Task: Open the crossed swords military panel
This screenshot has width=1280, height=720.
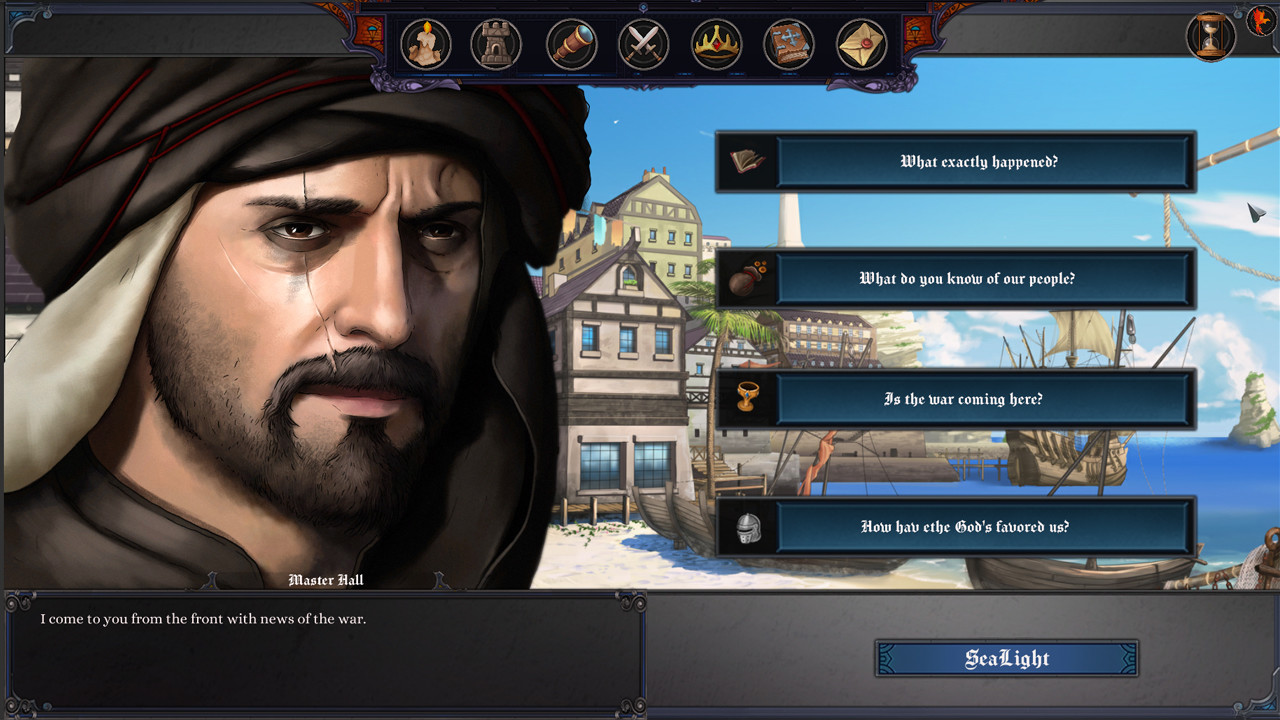Action: [643, 44]
